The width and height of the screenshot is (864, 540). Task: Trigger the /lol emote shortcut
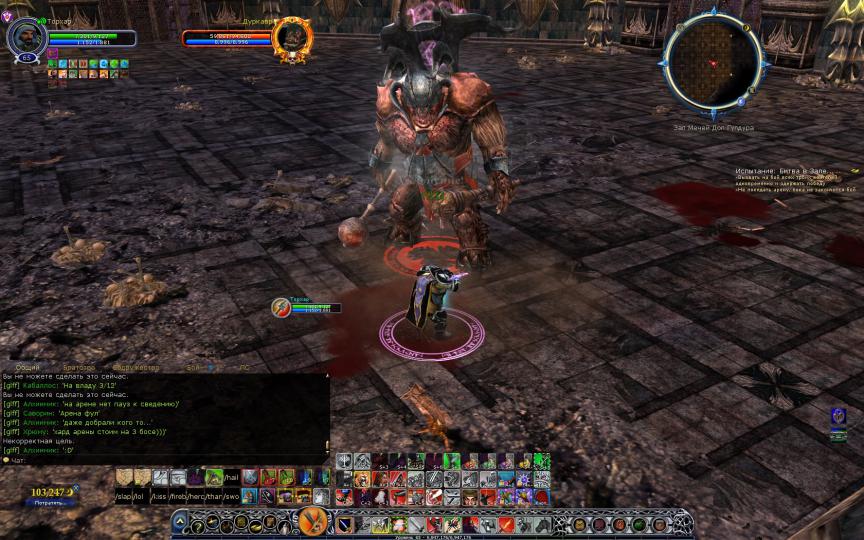pyautogui.click(x=142, y=496)
